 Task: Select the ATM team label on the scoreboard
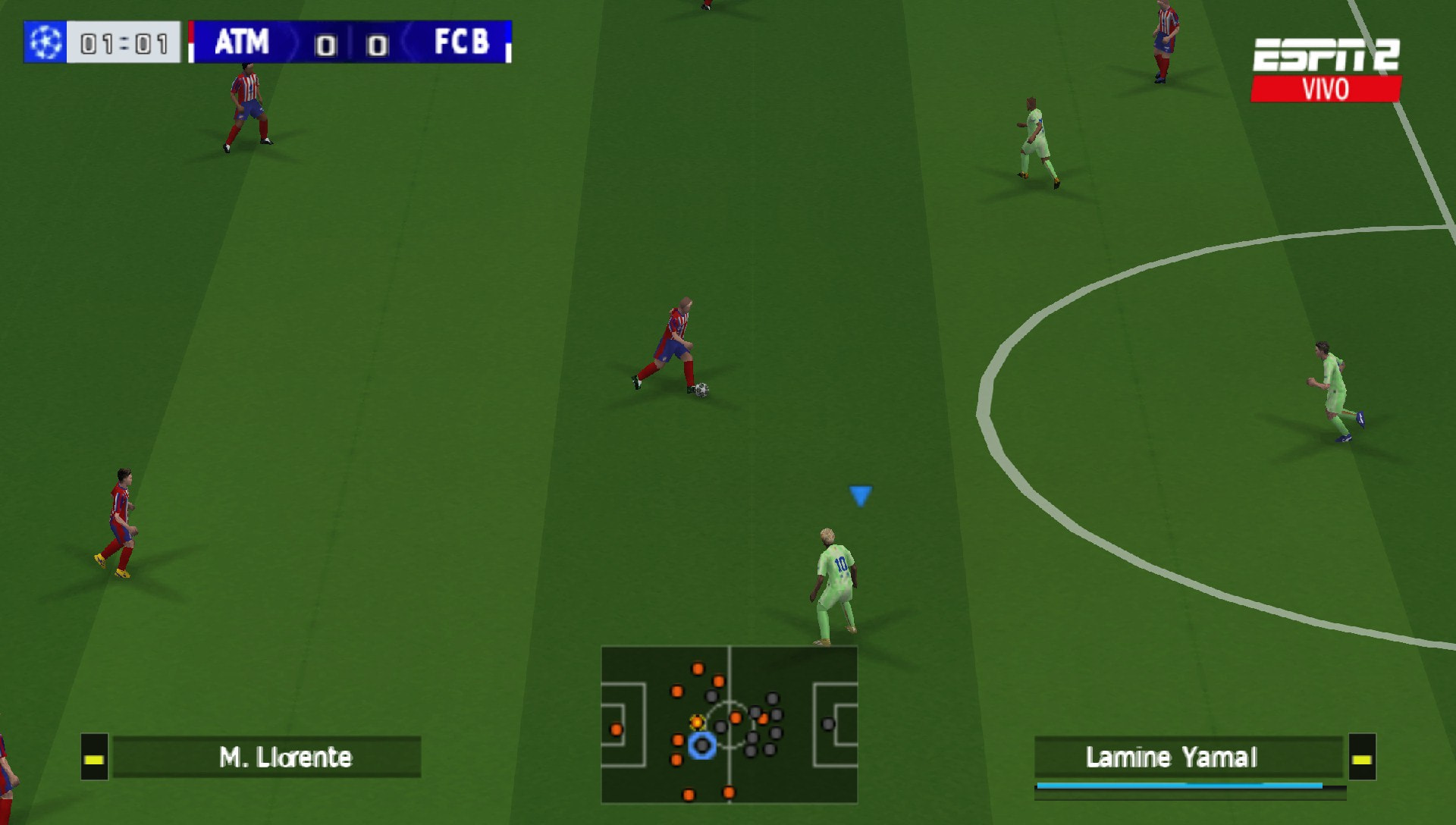(x=241, y=44)
